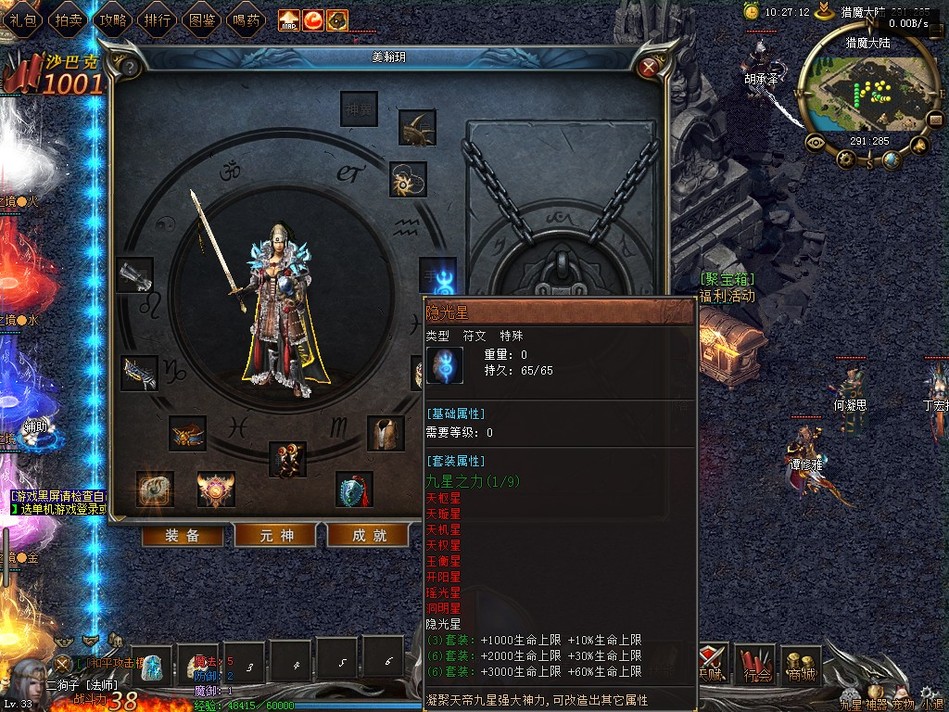
Task: Select the boots equipment slot
Action: tap(288, 459)
